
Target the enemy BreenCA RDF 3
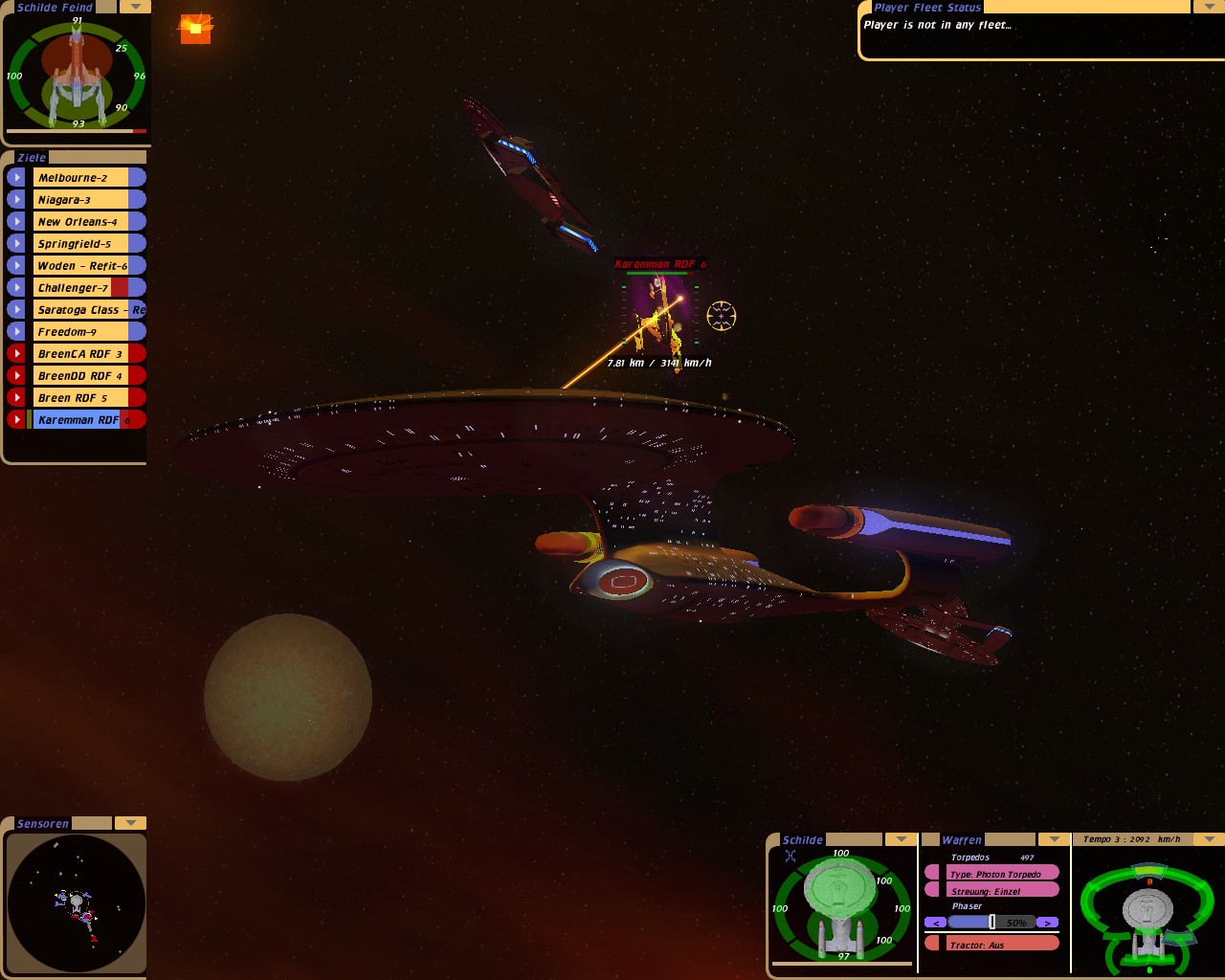click(81, 354)
